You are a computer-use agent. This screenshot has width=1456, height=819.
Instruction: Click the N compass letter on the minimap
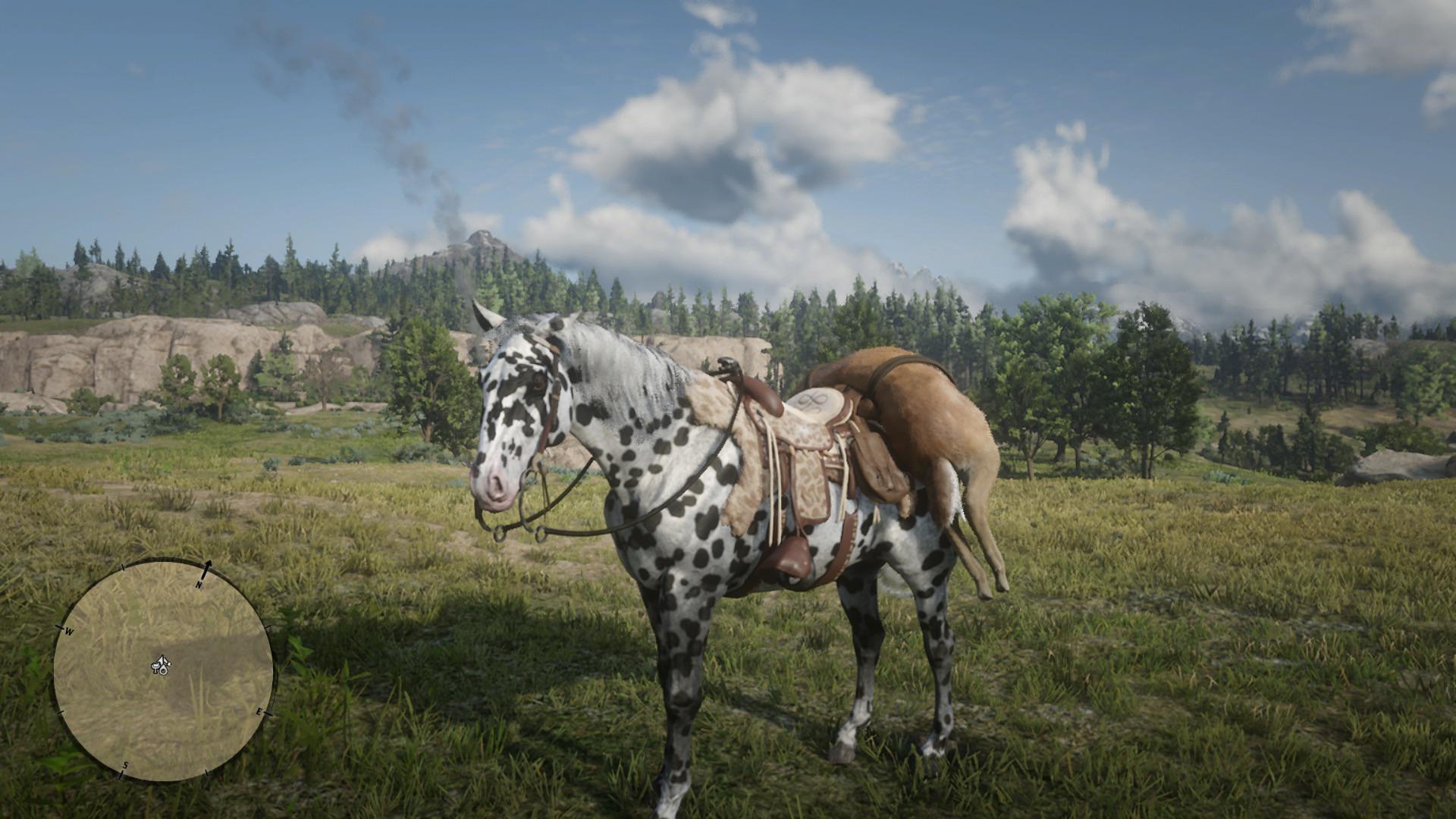(199, 584)
